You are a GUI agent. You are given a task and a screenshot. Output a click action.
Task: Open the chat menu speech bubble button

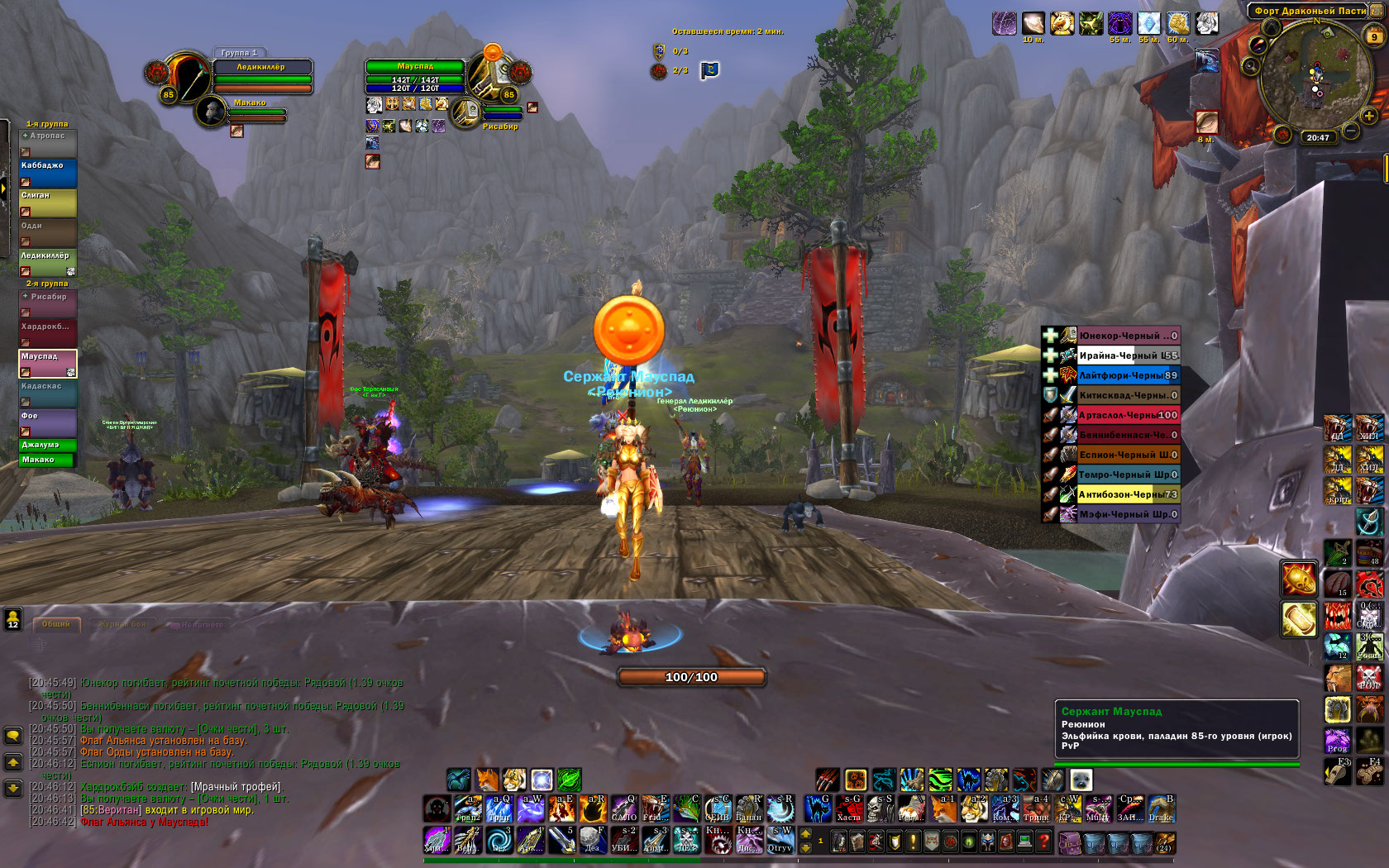13,735
